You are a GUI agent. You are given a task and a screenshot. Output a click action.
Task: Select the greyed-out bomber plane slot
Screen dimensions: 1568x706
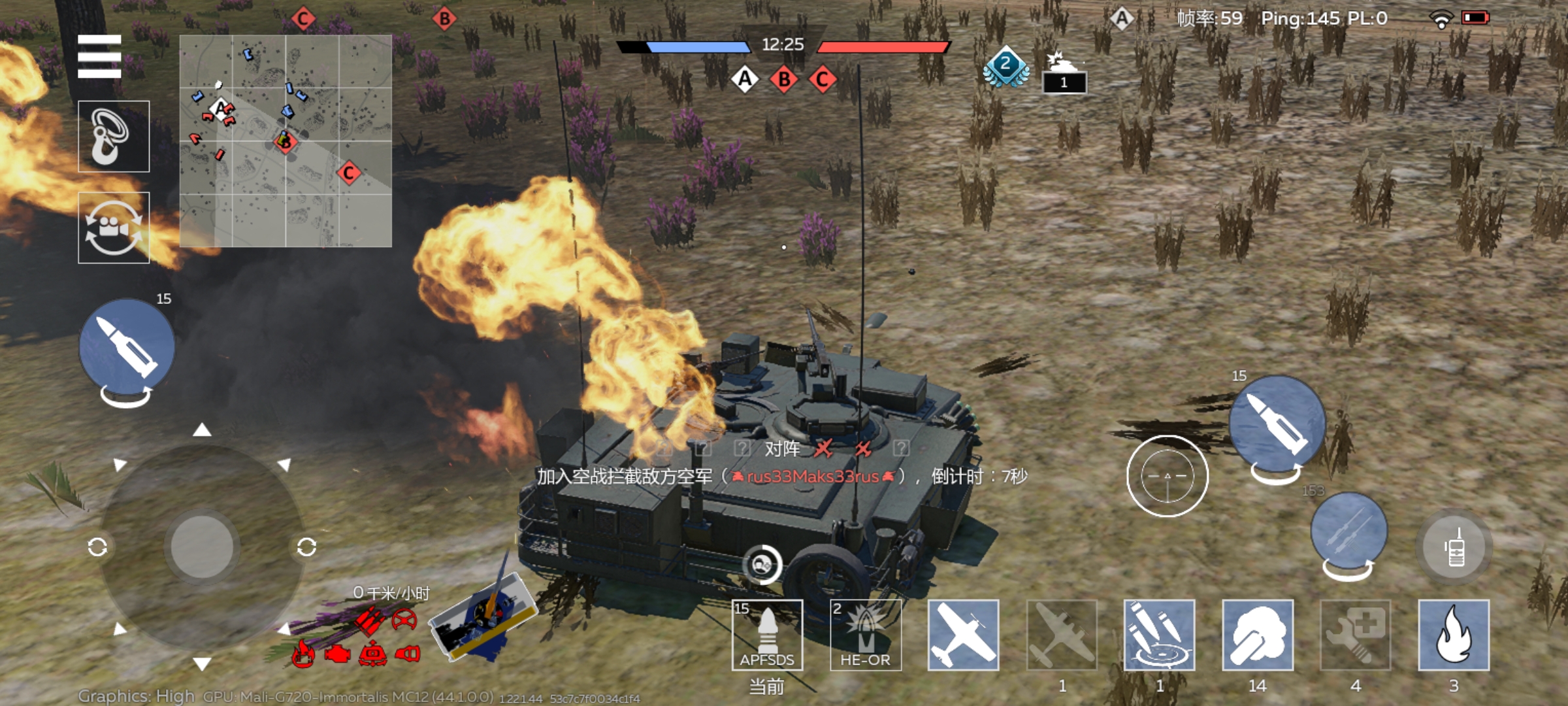coord(1062,635)
